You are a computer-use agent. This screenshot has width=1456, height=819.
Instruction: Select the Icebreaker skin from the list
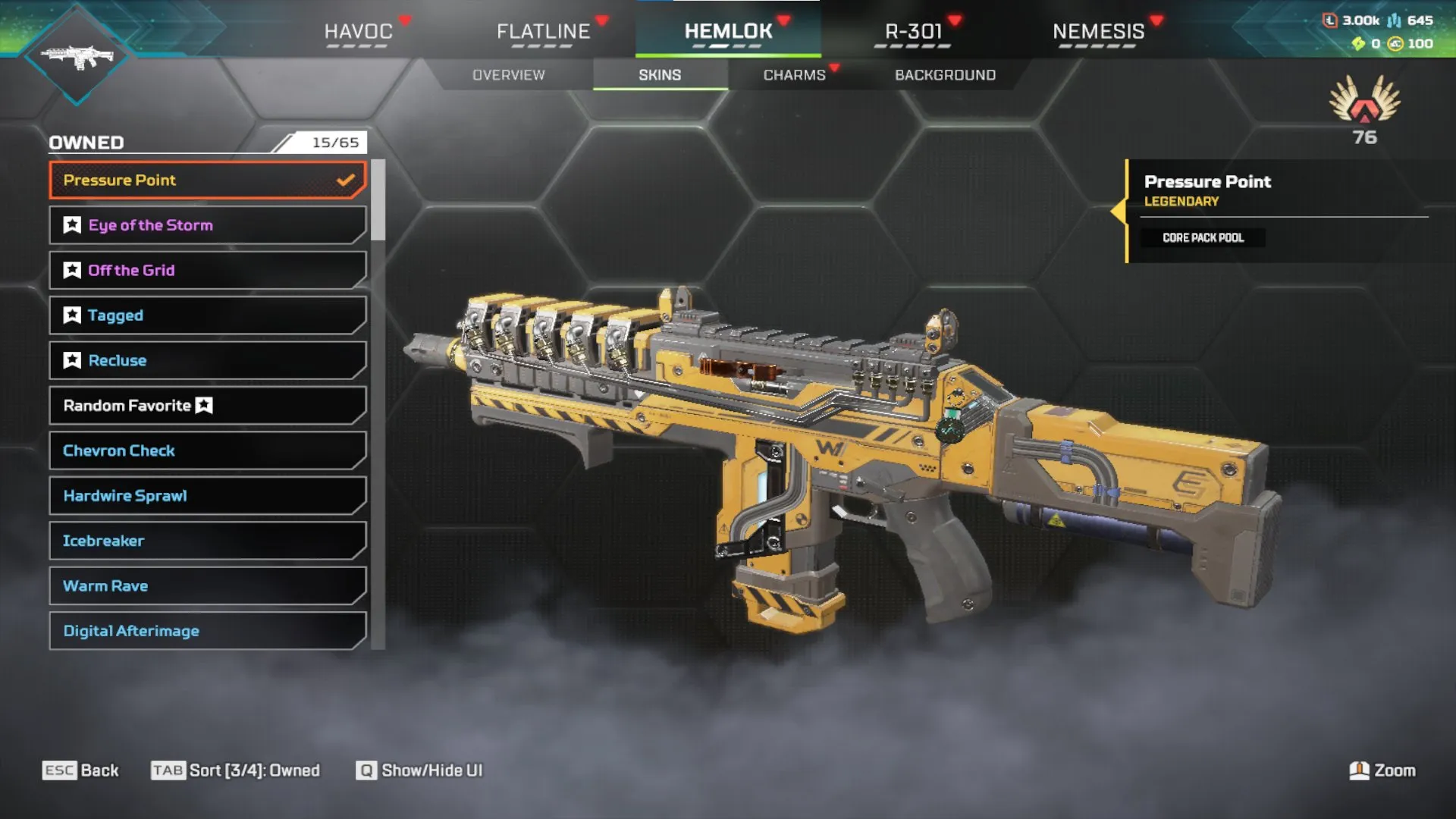(x=205, y=541)
